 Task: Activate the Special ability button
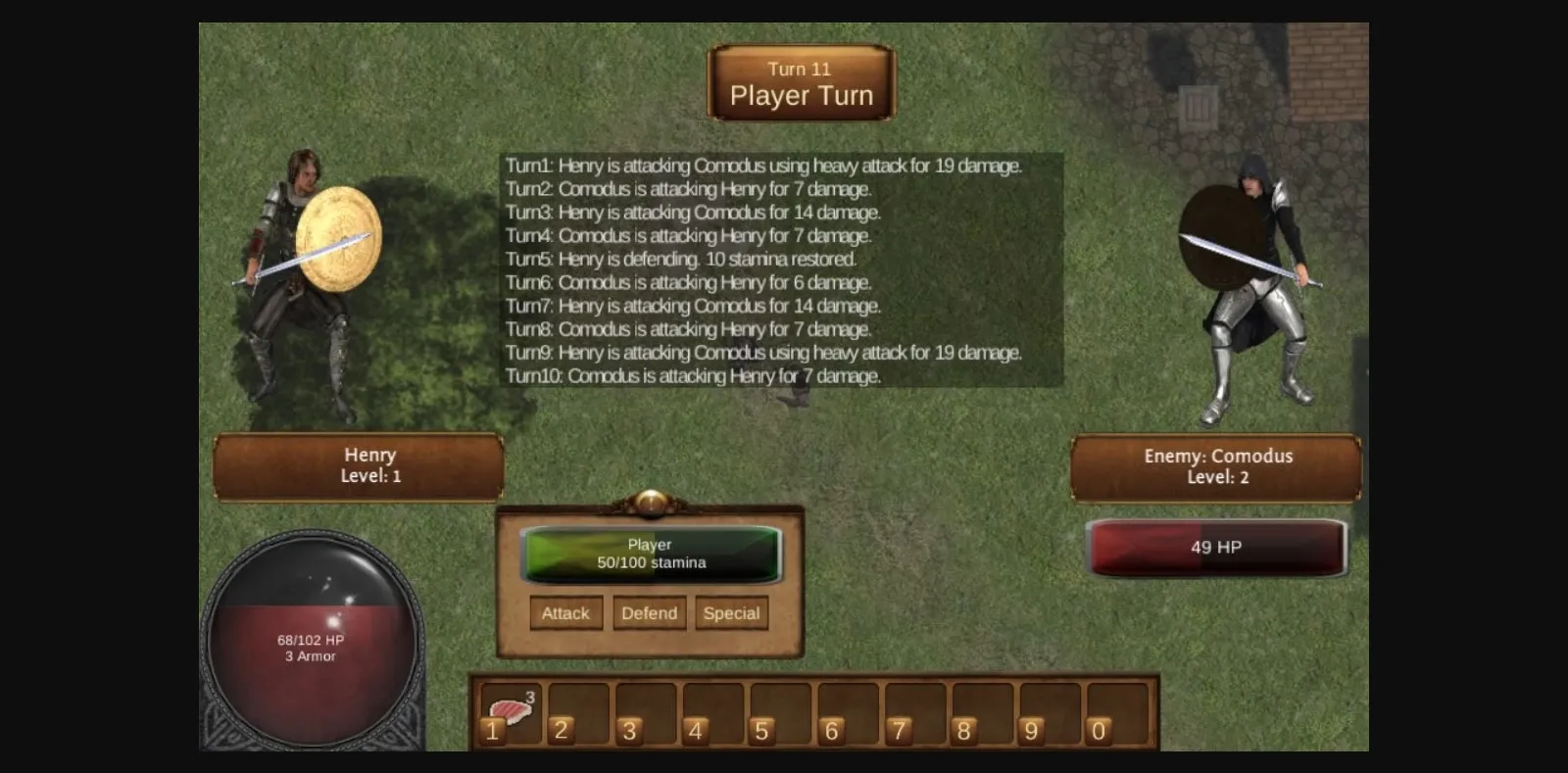731,613
